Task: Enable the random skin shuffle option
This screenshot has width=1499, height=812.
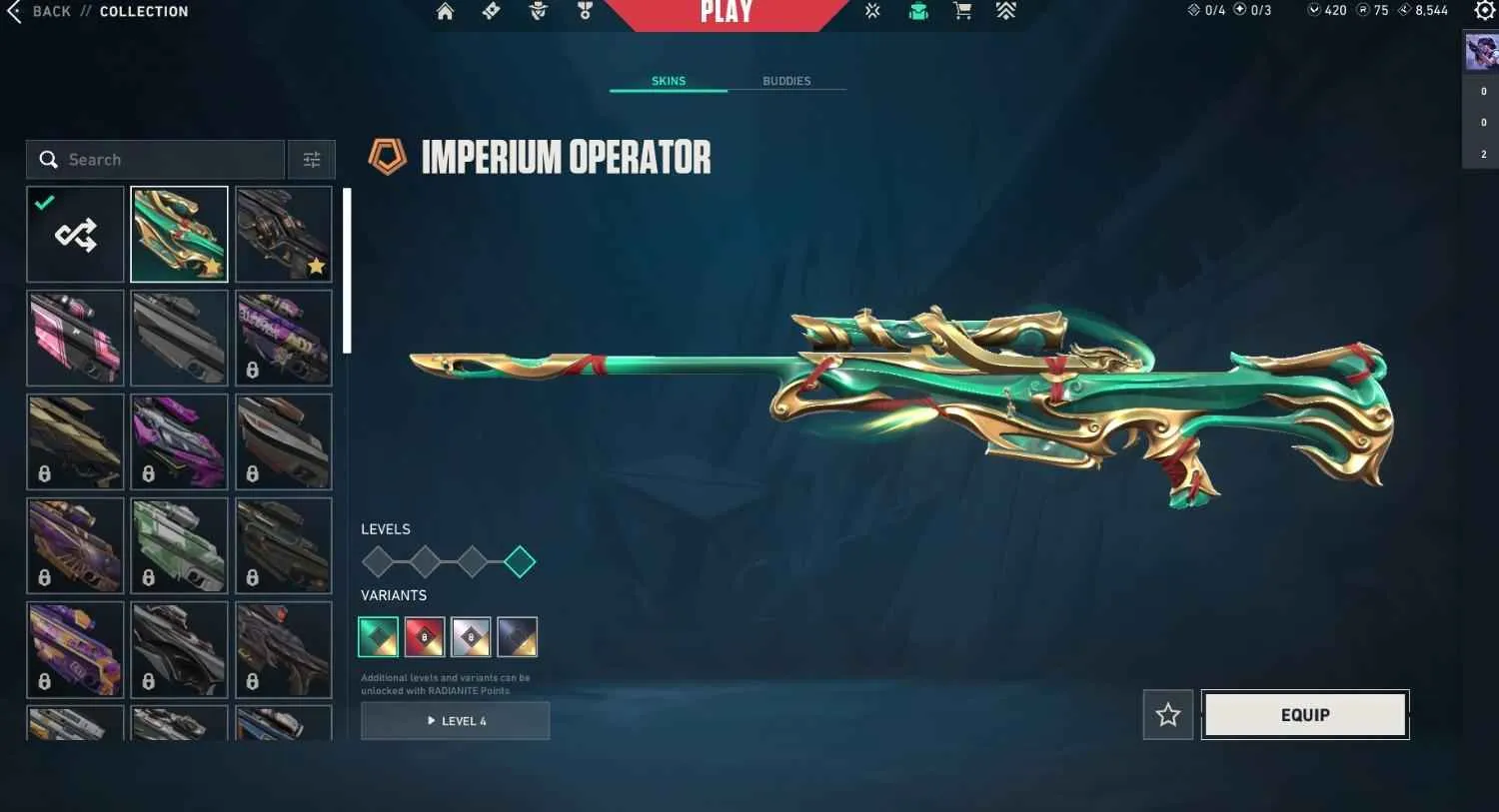Action: pyautogui.click(x=75, y=234)
